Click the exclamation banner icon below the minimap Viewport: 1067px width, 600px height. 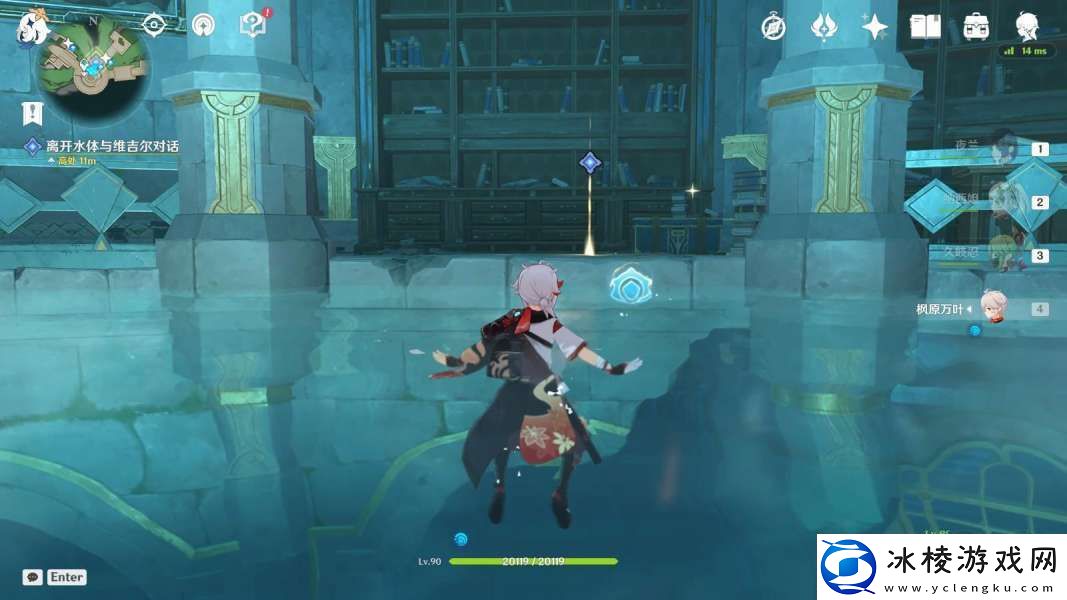35,112
